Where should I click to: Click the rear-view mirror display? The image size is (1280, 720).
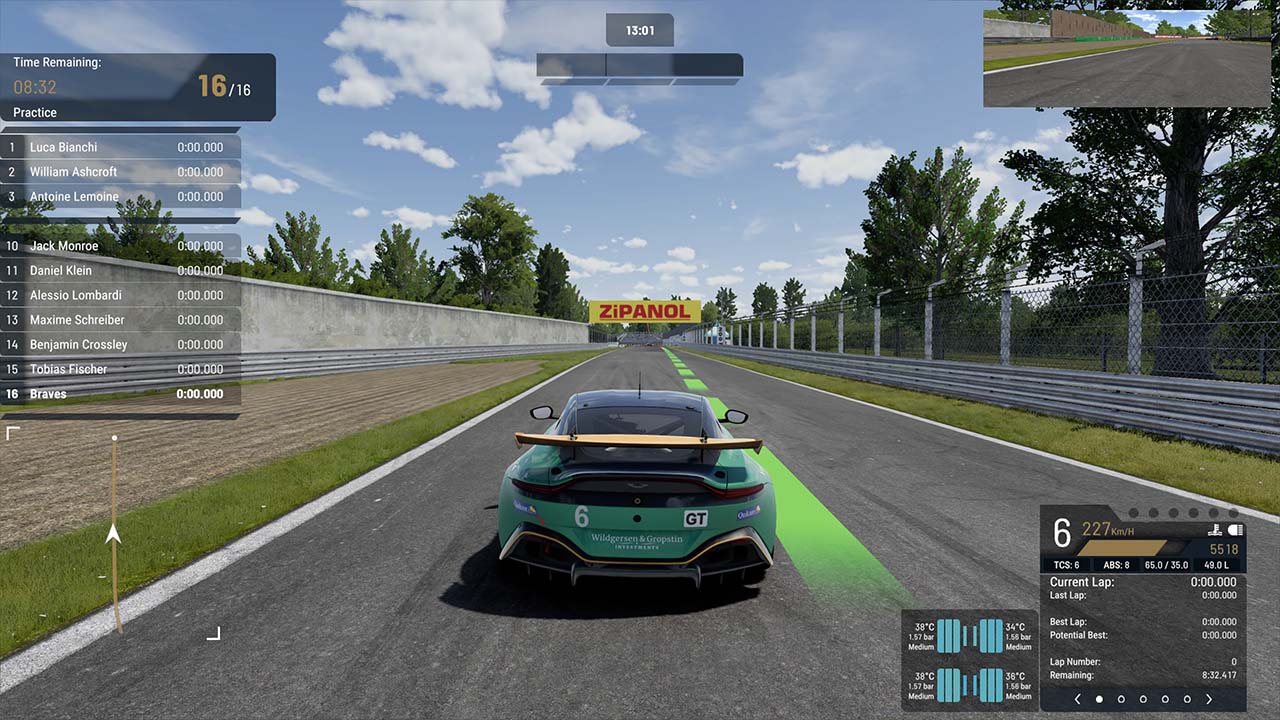(1126, 58)
